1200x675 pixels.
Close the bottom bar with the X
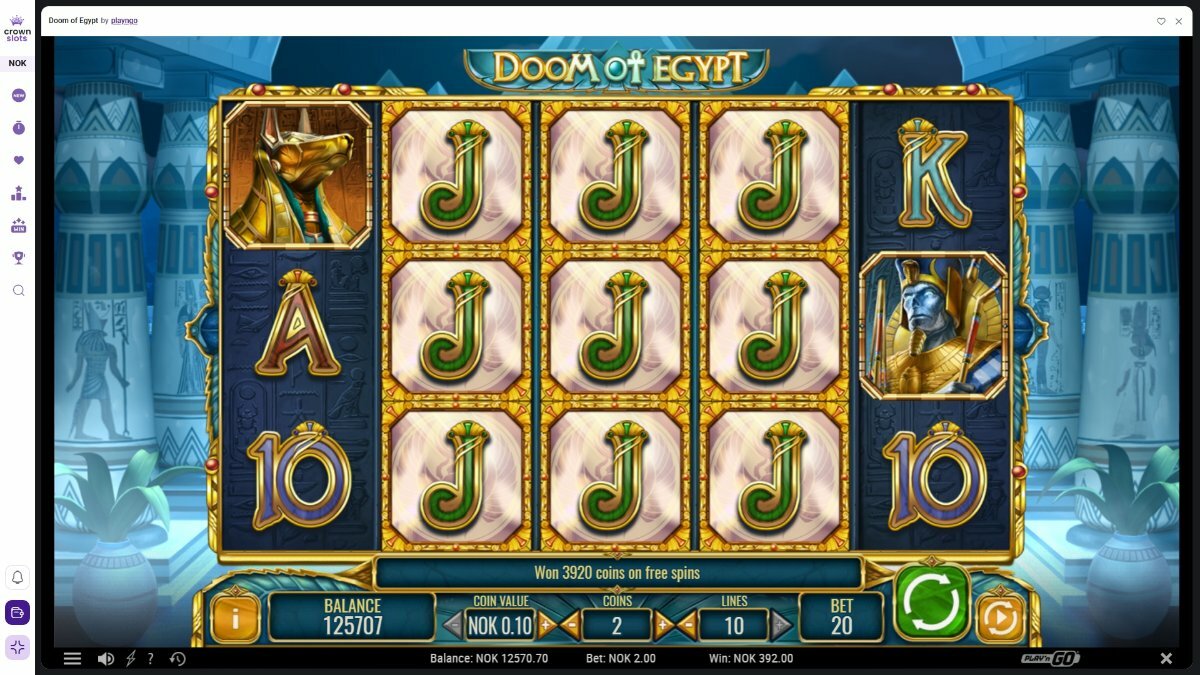click(1166, 659)
